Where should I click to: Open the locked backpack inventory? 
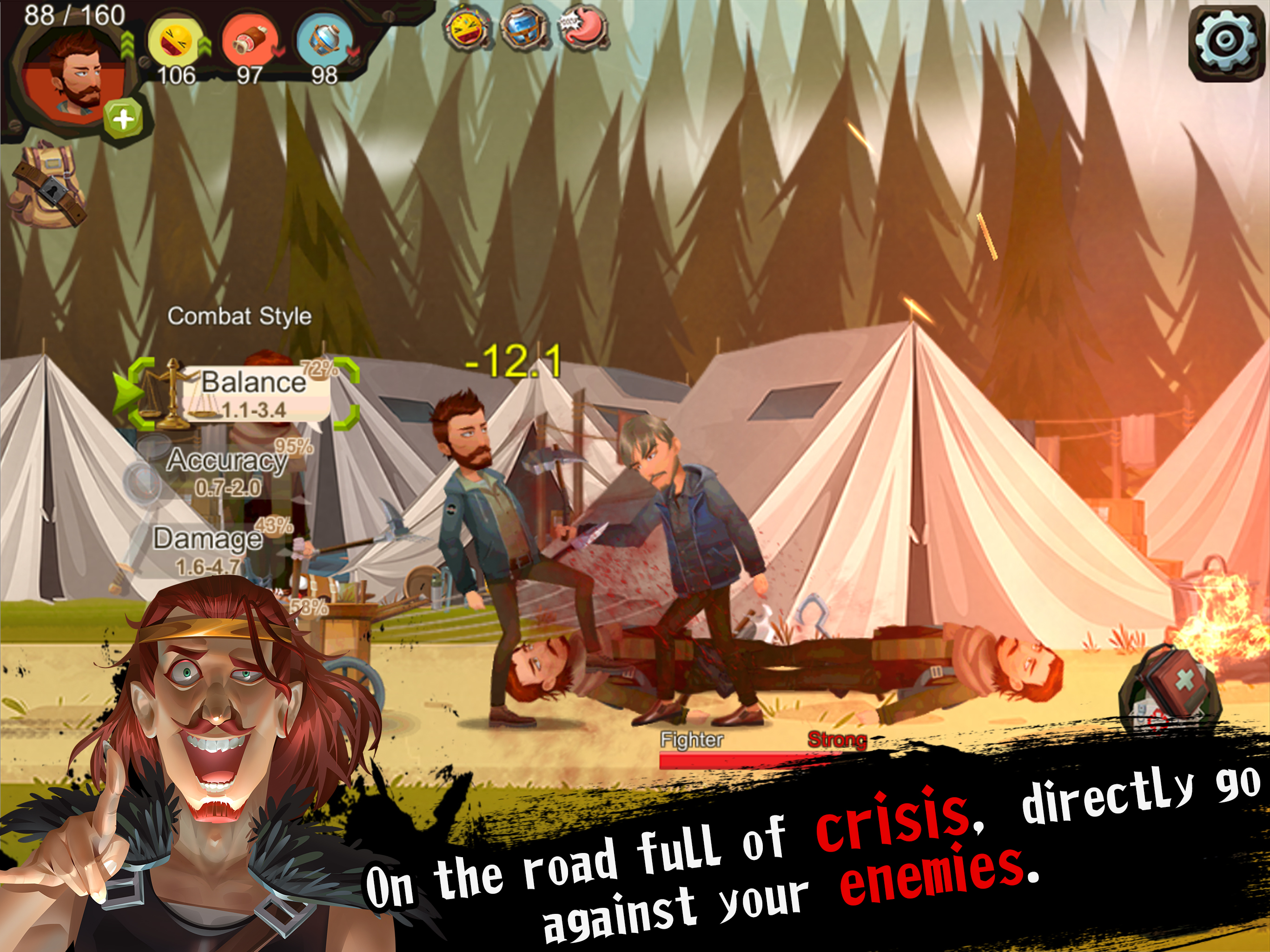(x=47, y=185)
